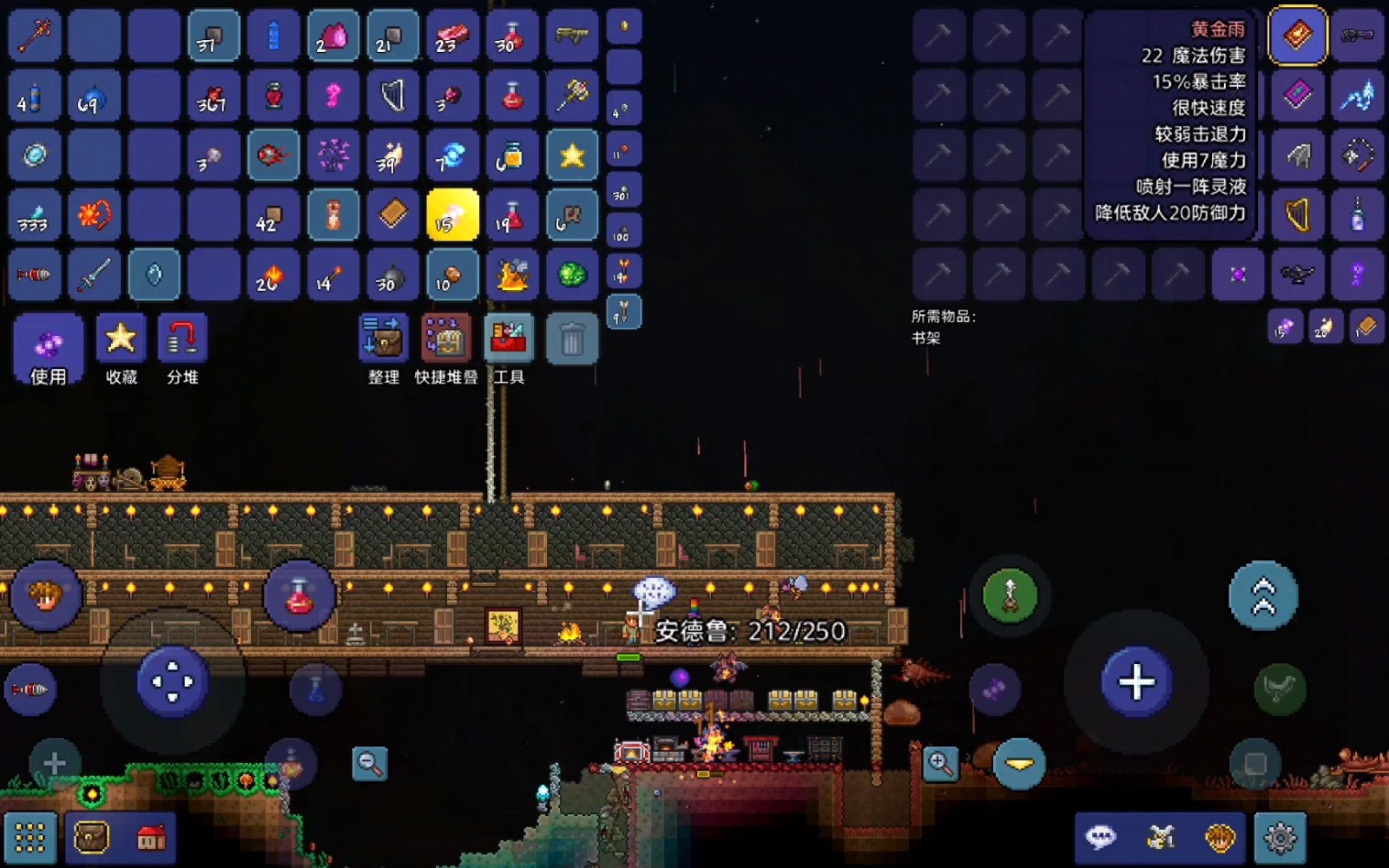The width and height of the screenshot is (1389, 868).
Task: Open the 工具 toolbox button
Action: pyautogui.click(x=509, y=349)
